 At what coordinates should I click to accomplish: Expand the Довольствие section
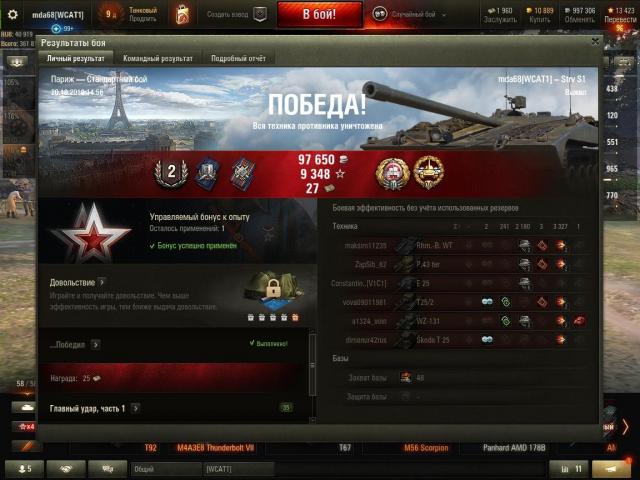pyautogui.click(x=102, y=283)
